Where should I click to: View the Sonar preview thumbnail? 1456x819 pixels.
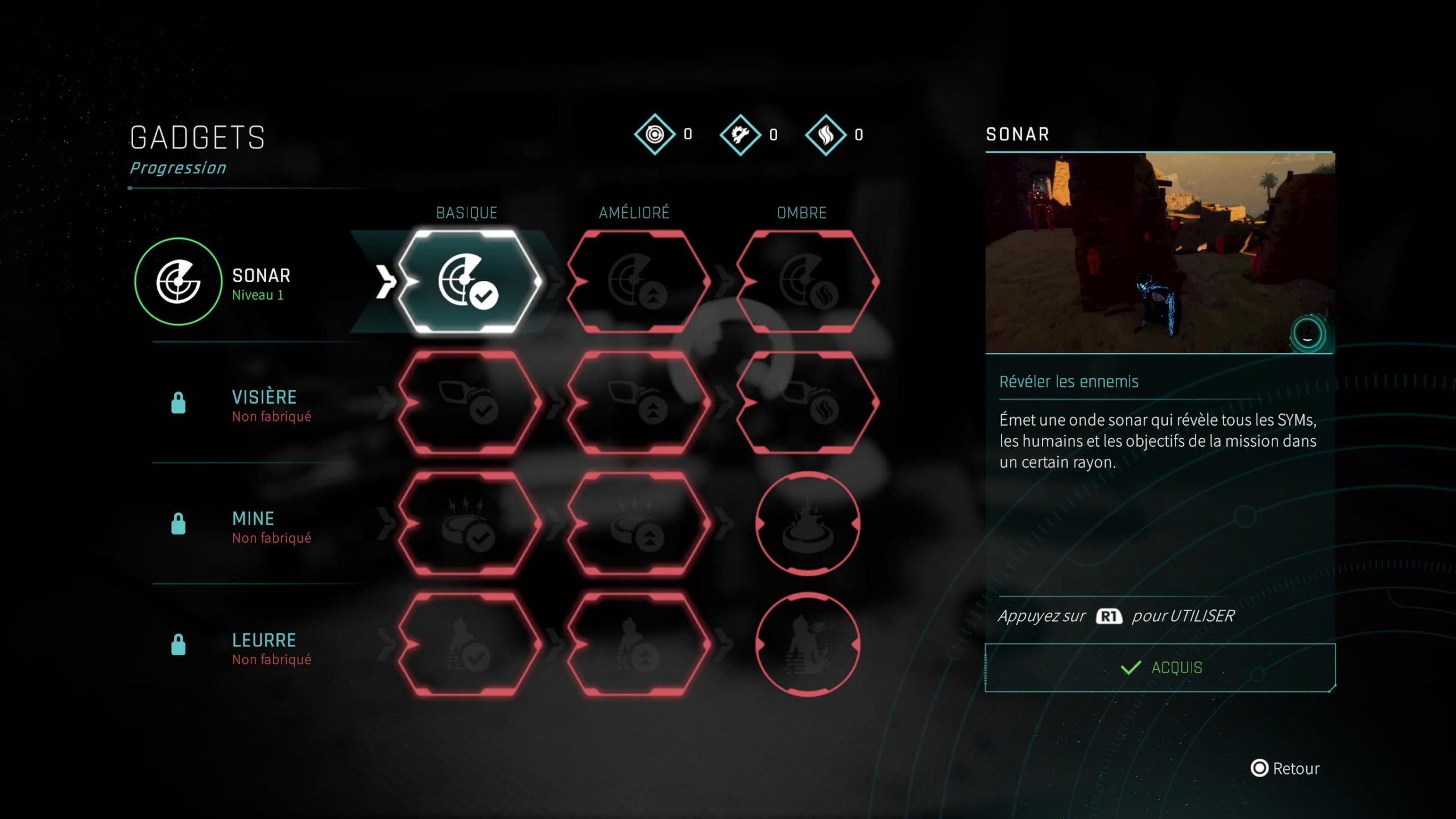1160,253
